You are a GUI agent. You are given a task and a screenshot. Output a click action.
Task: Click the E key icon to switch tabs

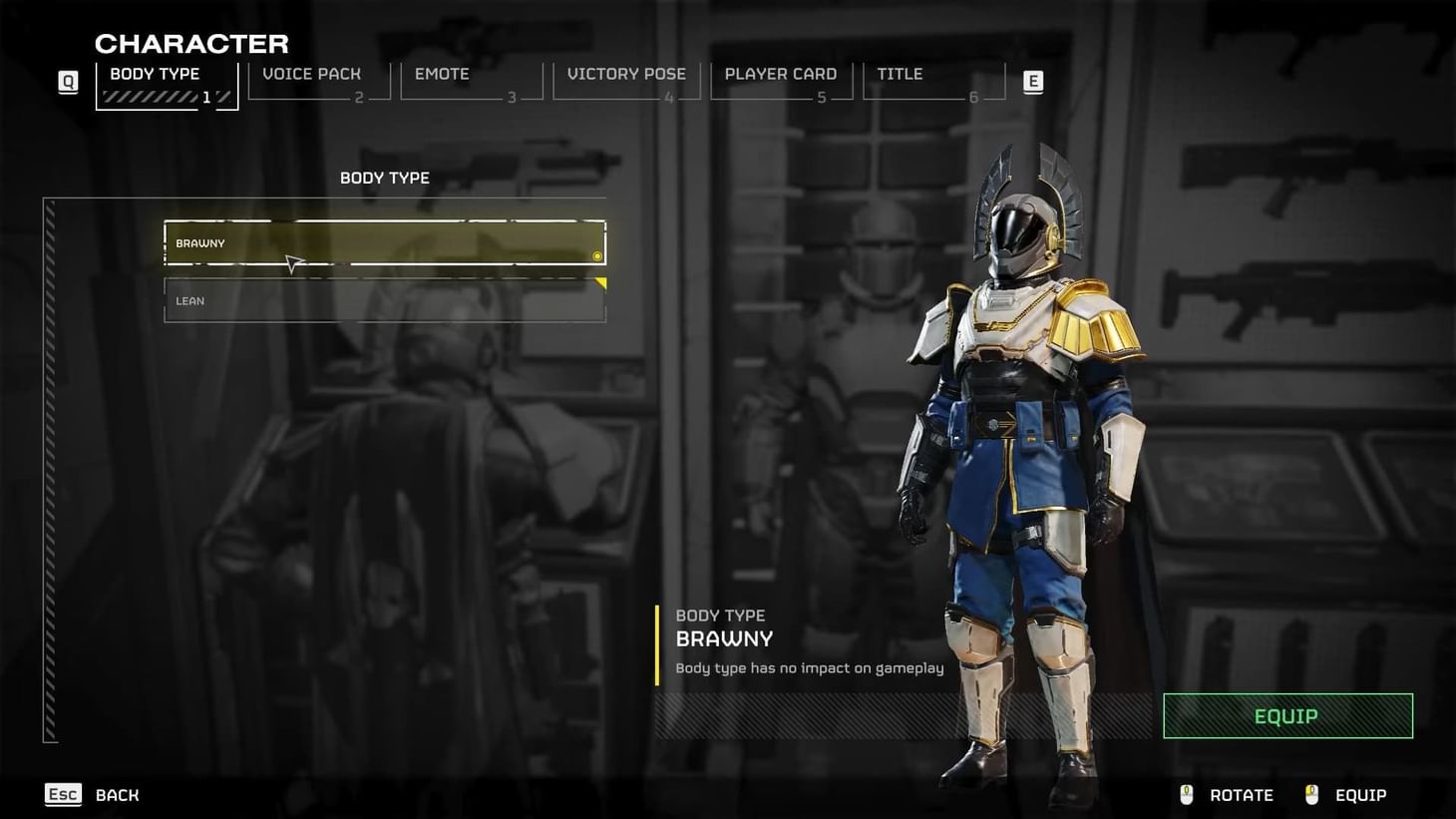(1032, 82)
